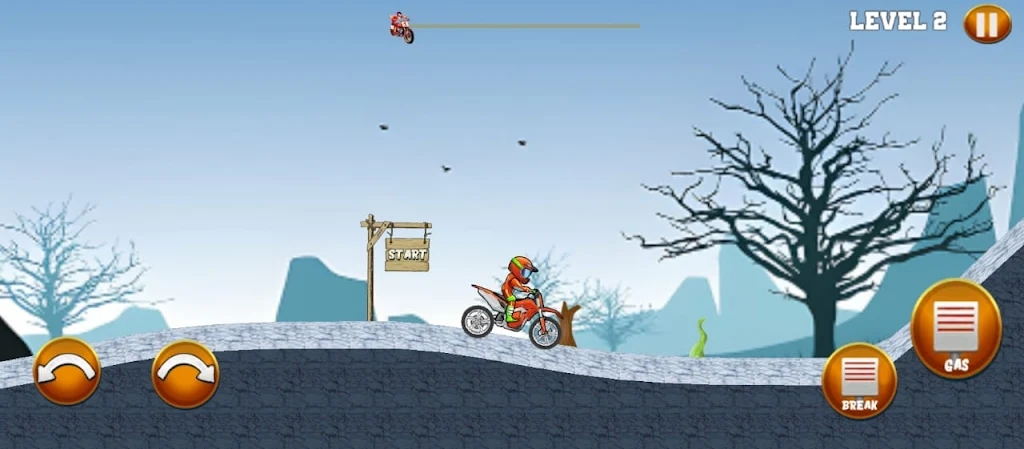Tap the BREAK pedal button
1024x449 pixels.
point(859,381)
